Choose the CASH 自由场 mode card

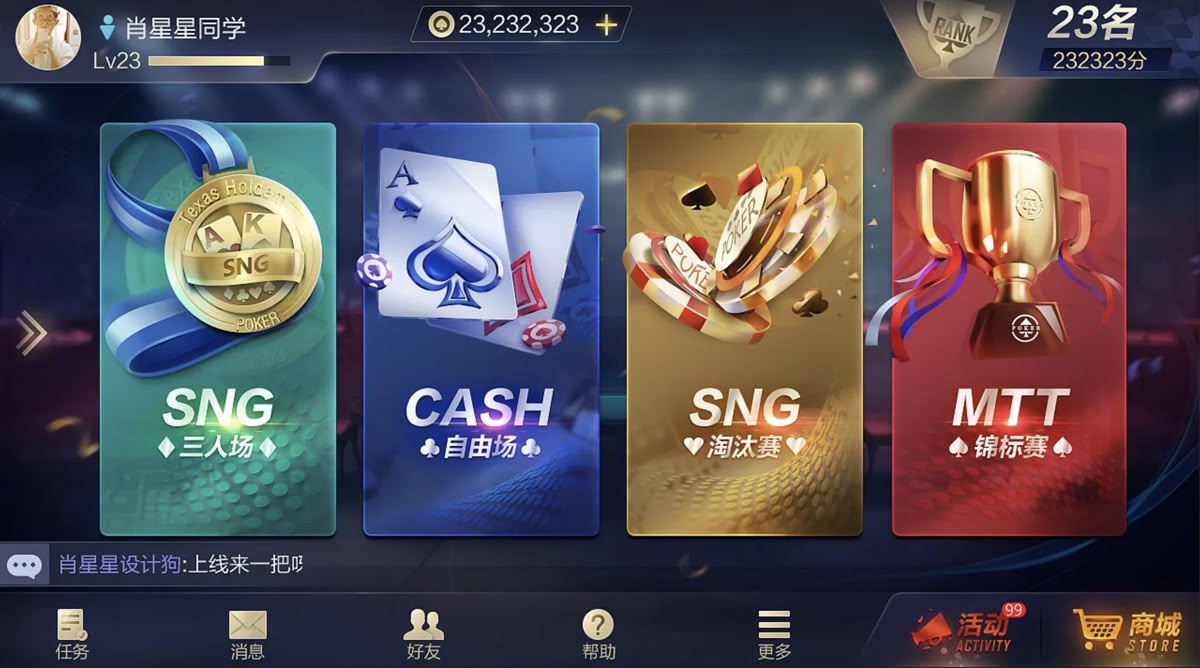click(481, 329)
